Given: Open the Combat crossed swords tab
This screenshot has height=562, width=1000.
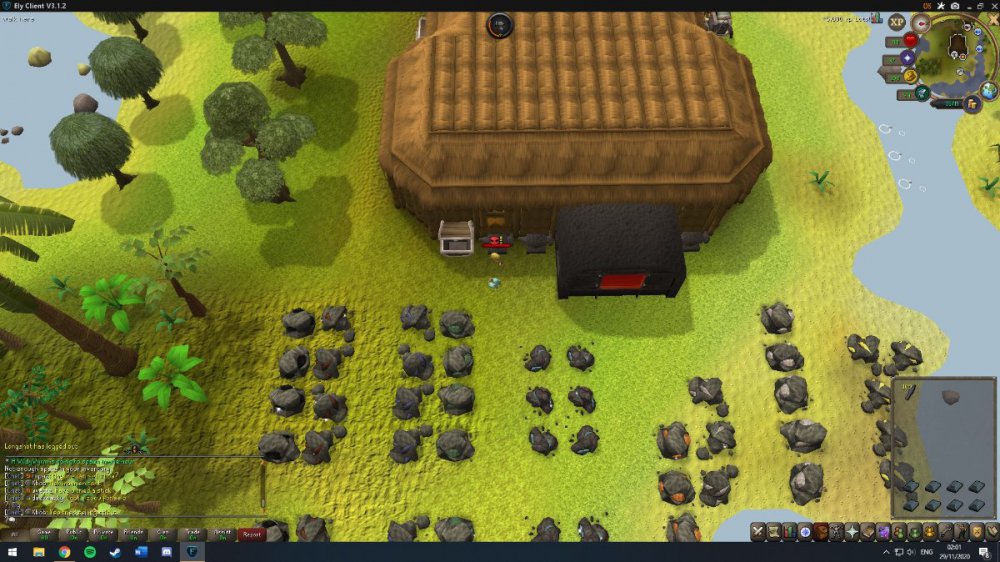Looking at the screenshot, I should click(759, 531).
